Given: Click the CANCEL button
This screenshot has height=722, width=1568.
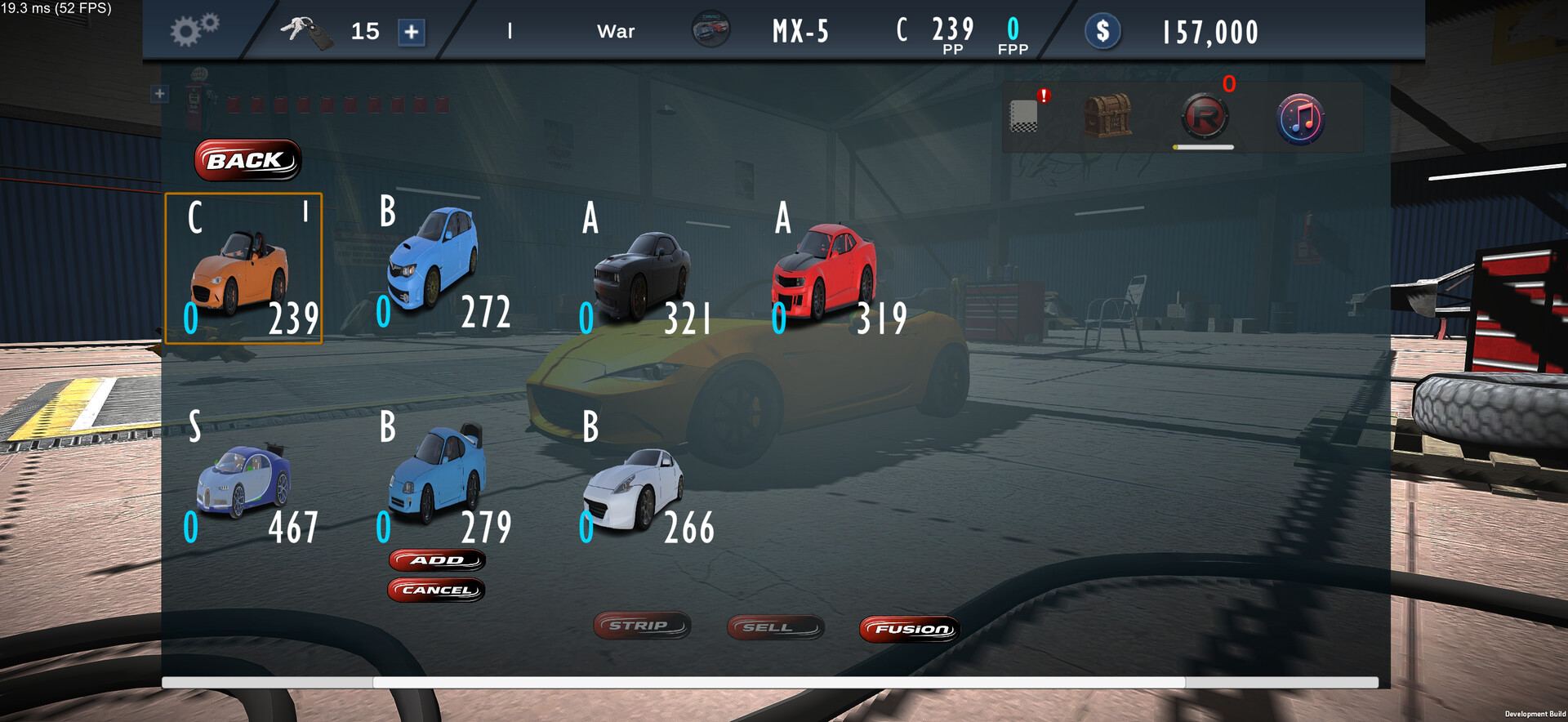Looking at the screenshot, I should point(437,590).
